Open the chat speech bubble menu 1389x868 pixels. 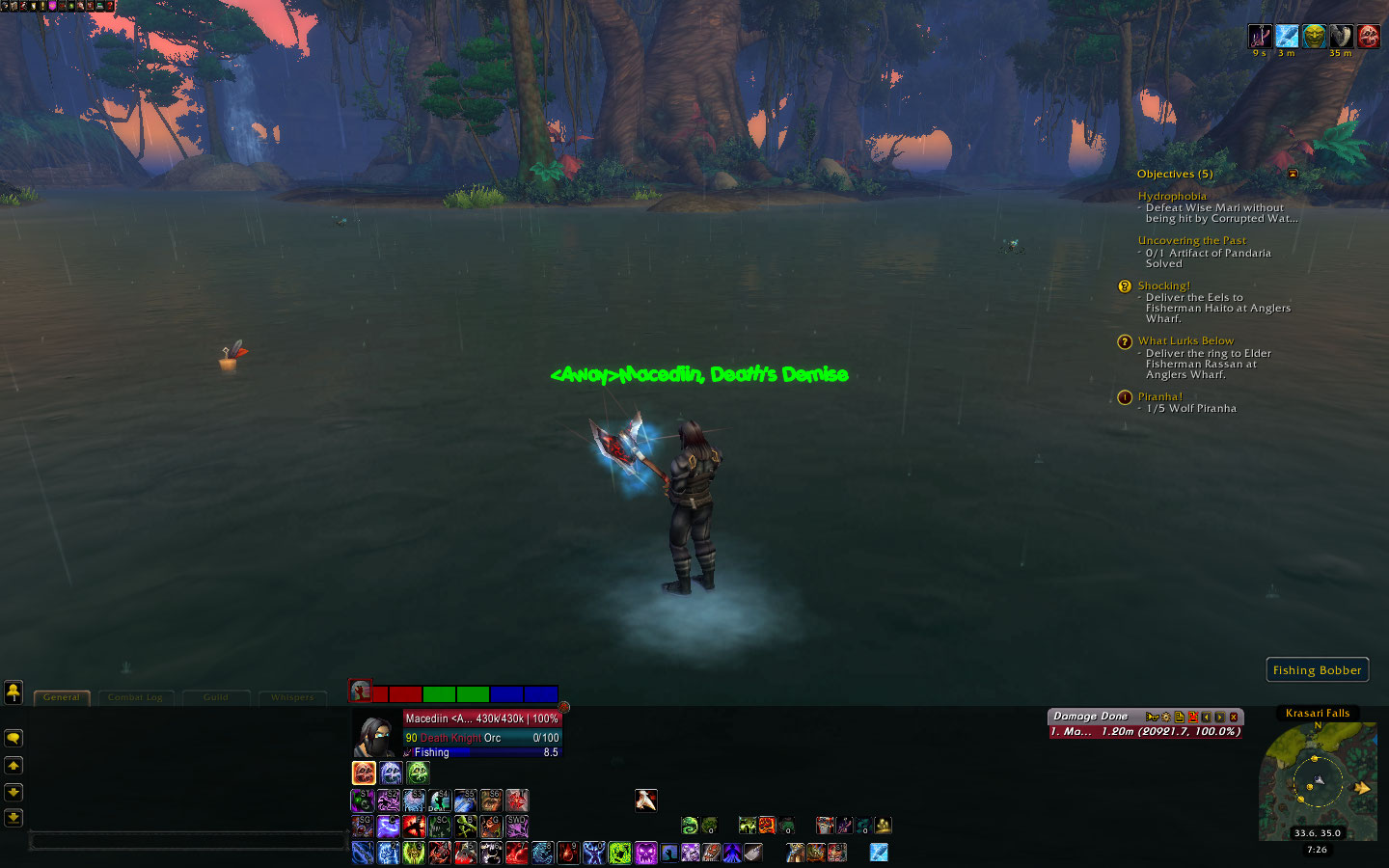tap(14, 738)
